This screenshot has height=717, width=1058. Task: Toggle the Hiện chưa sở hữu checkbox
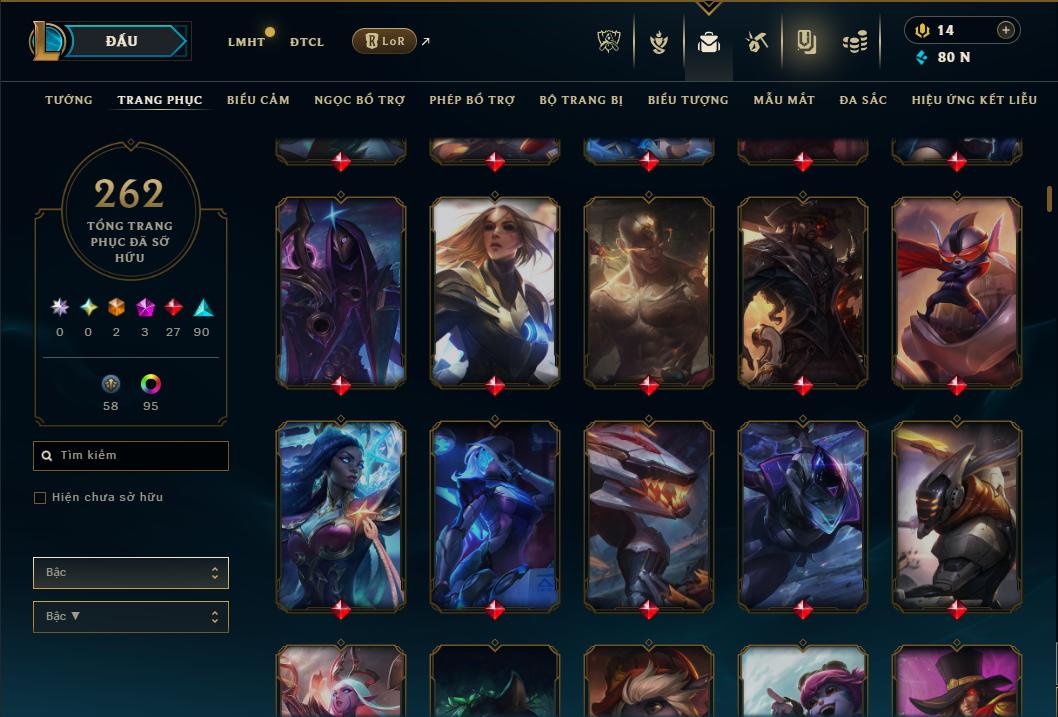pos(40,498)
